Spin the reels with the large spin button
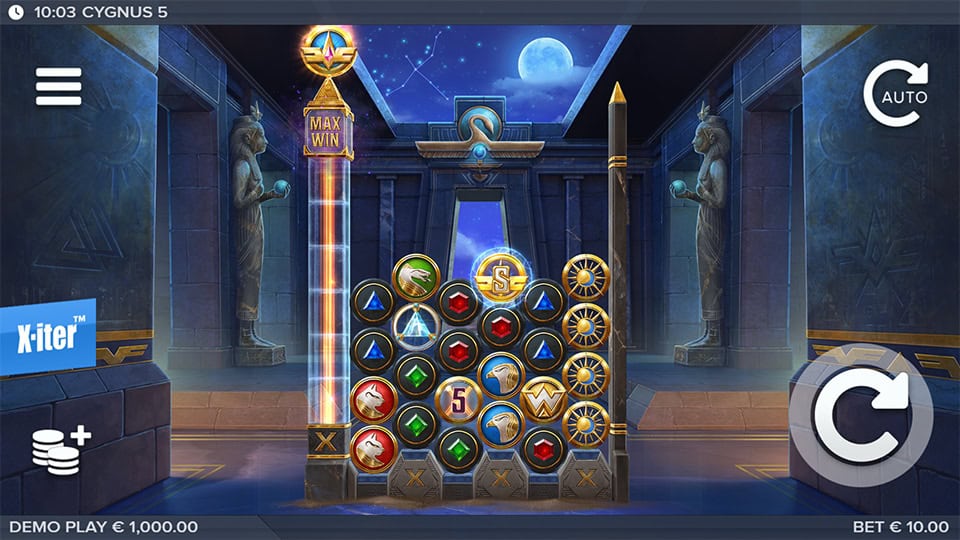 point(860,415)
